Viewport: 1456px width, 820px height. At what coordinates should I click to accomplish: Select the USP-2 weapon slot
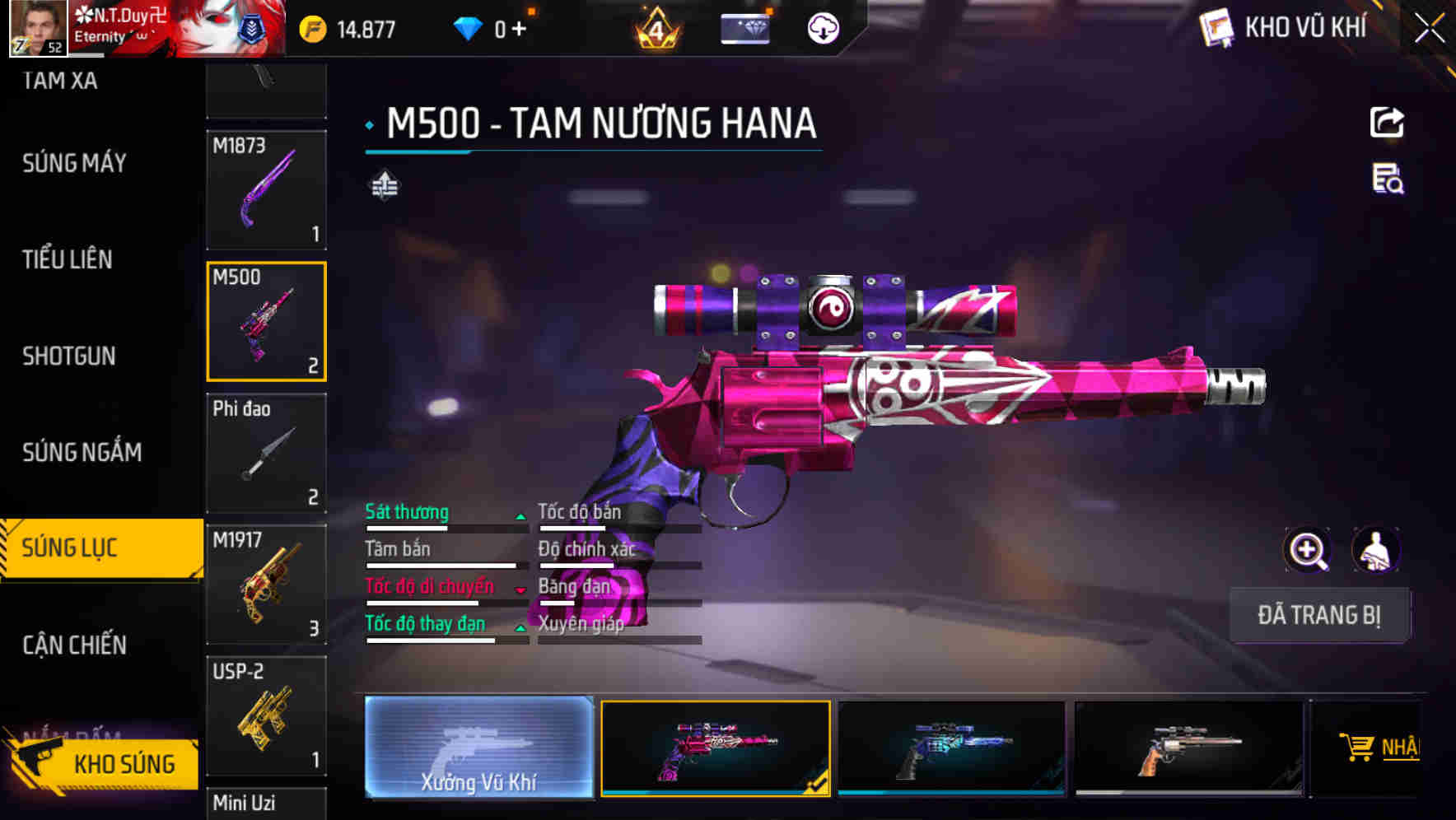[266, 715]
